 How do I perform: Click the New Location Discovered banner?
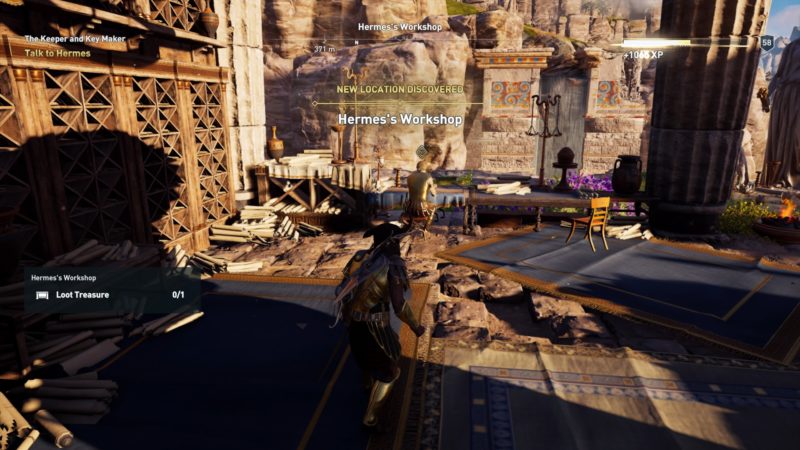pos(399,89)
